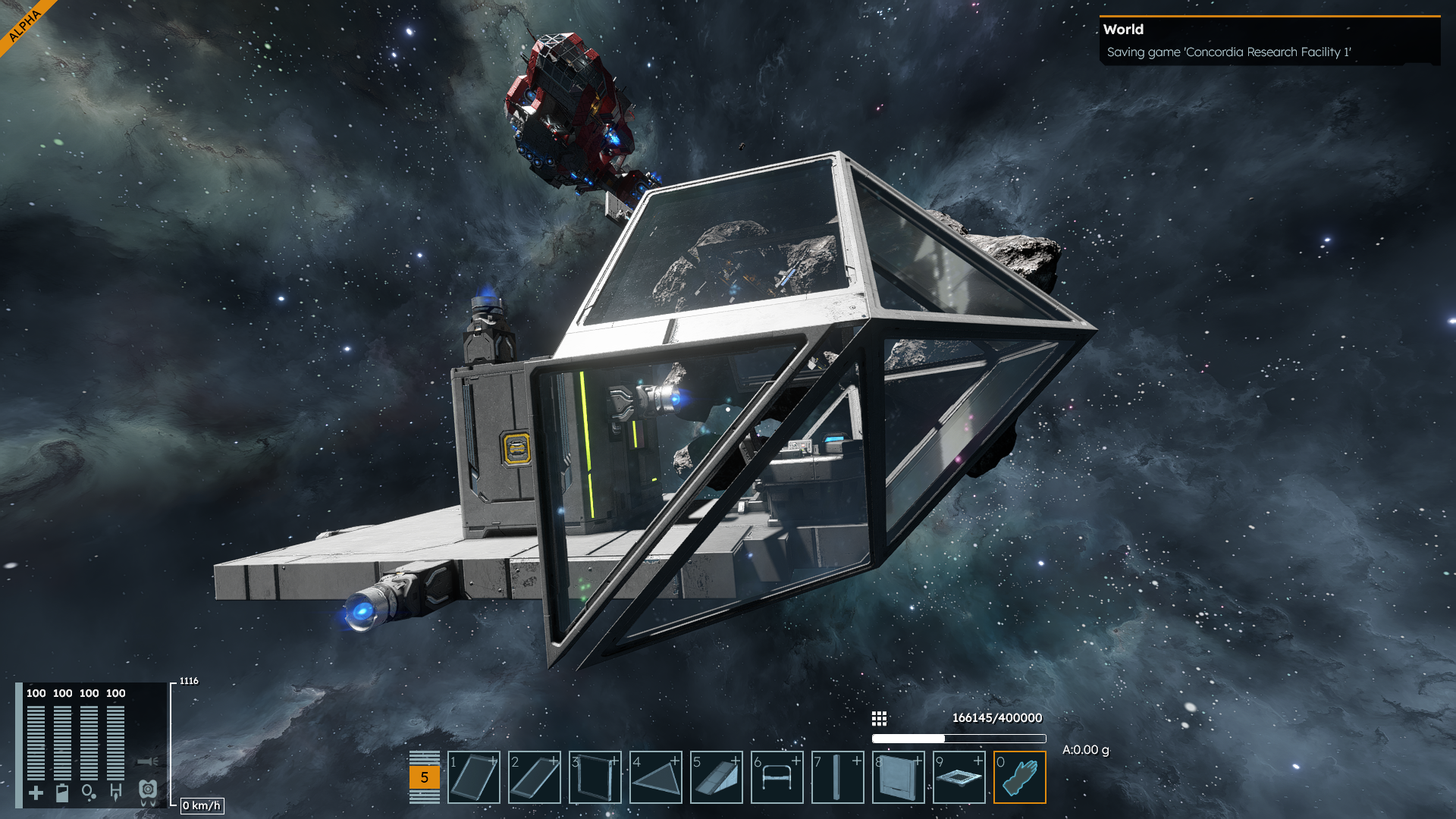This screenshot has height=819, width=1456.
Task: Choose the slanted window in slot 2
Action: click(x=535, y=777)
